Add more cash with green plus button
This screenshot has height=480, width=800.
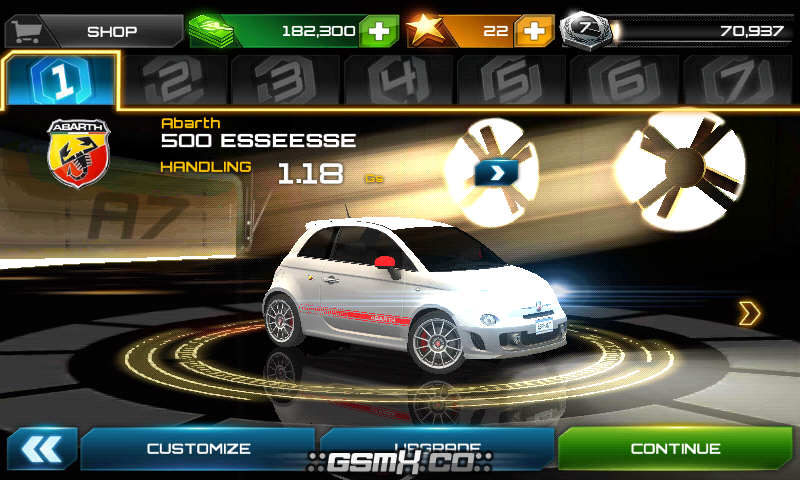[x=377, y=31]
